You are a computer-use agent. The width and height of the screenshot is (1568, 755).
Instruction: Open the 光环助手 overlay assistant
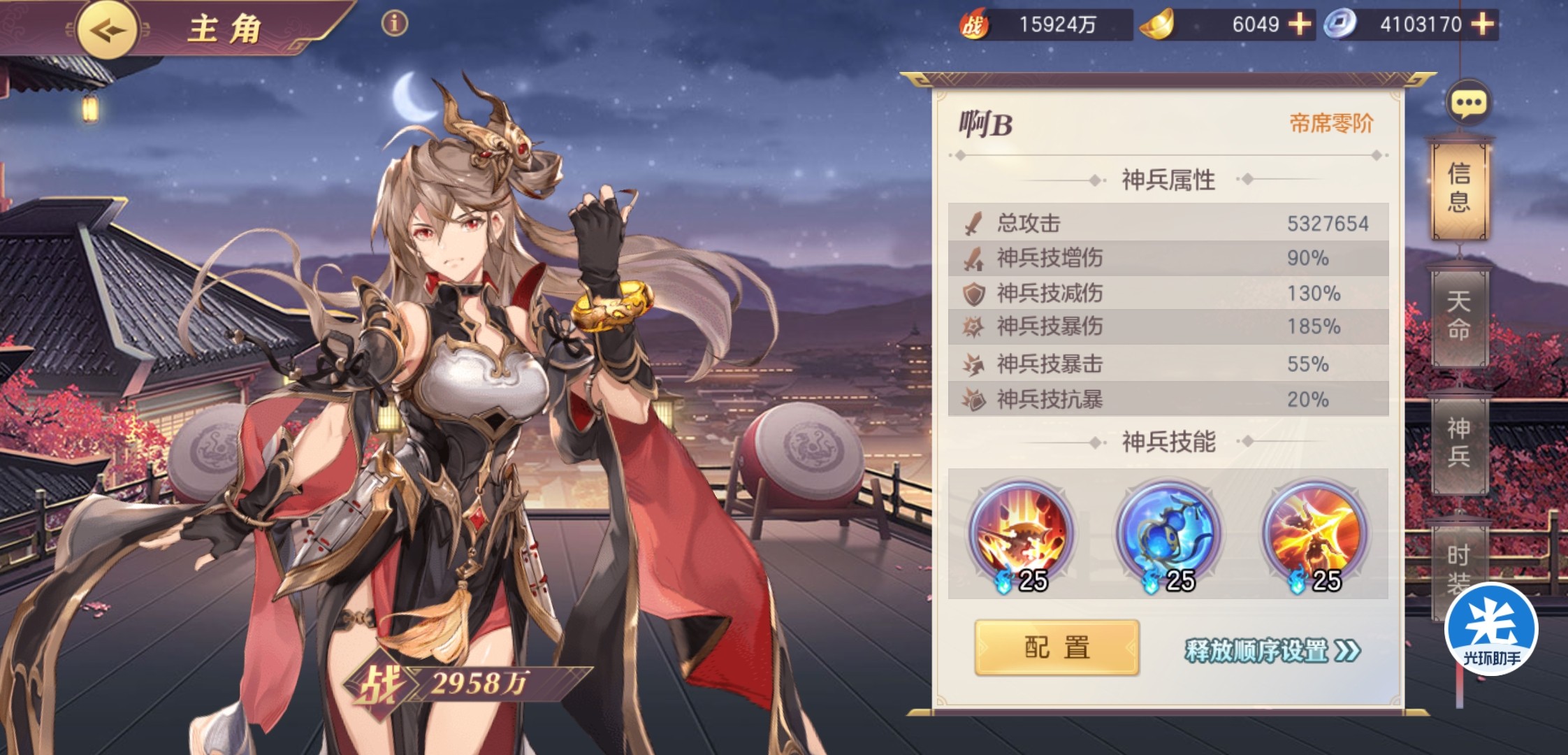pos(1491,629)
